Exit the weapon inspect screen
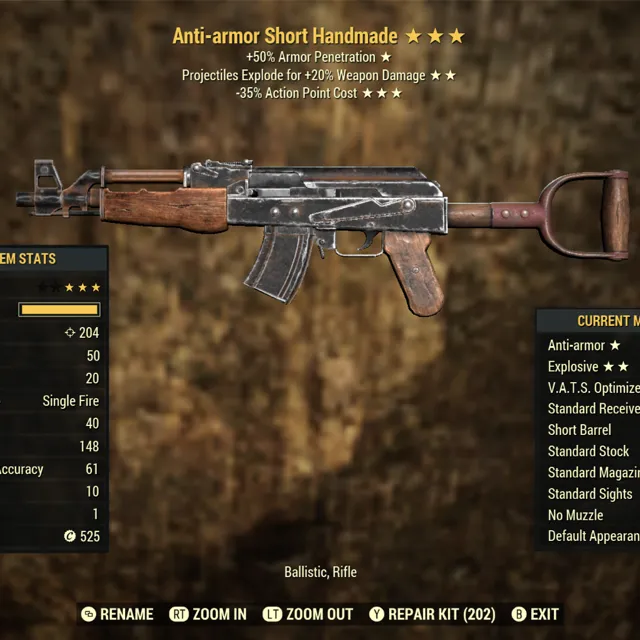 pyautogui.click(x=535, y=614)
